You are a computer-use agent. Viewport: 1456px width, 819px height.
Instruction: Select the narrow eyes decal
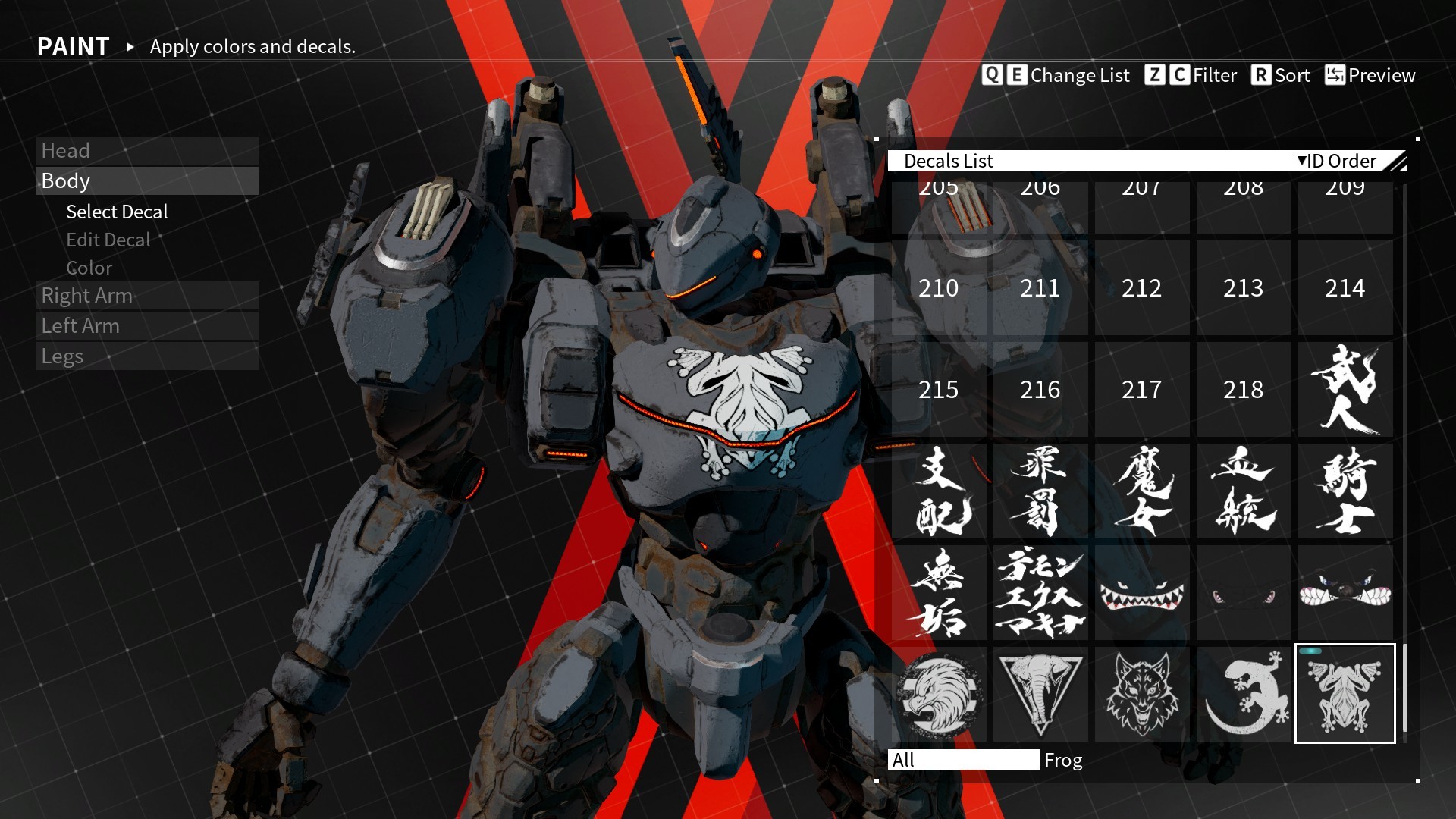[1243, 592]
